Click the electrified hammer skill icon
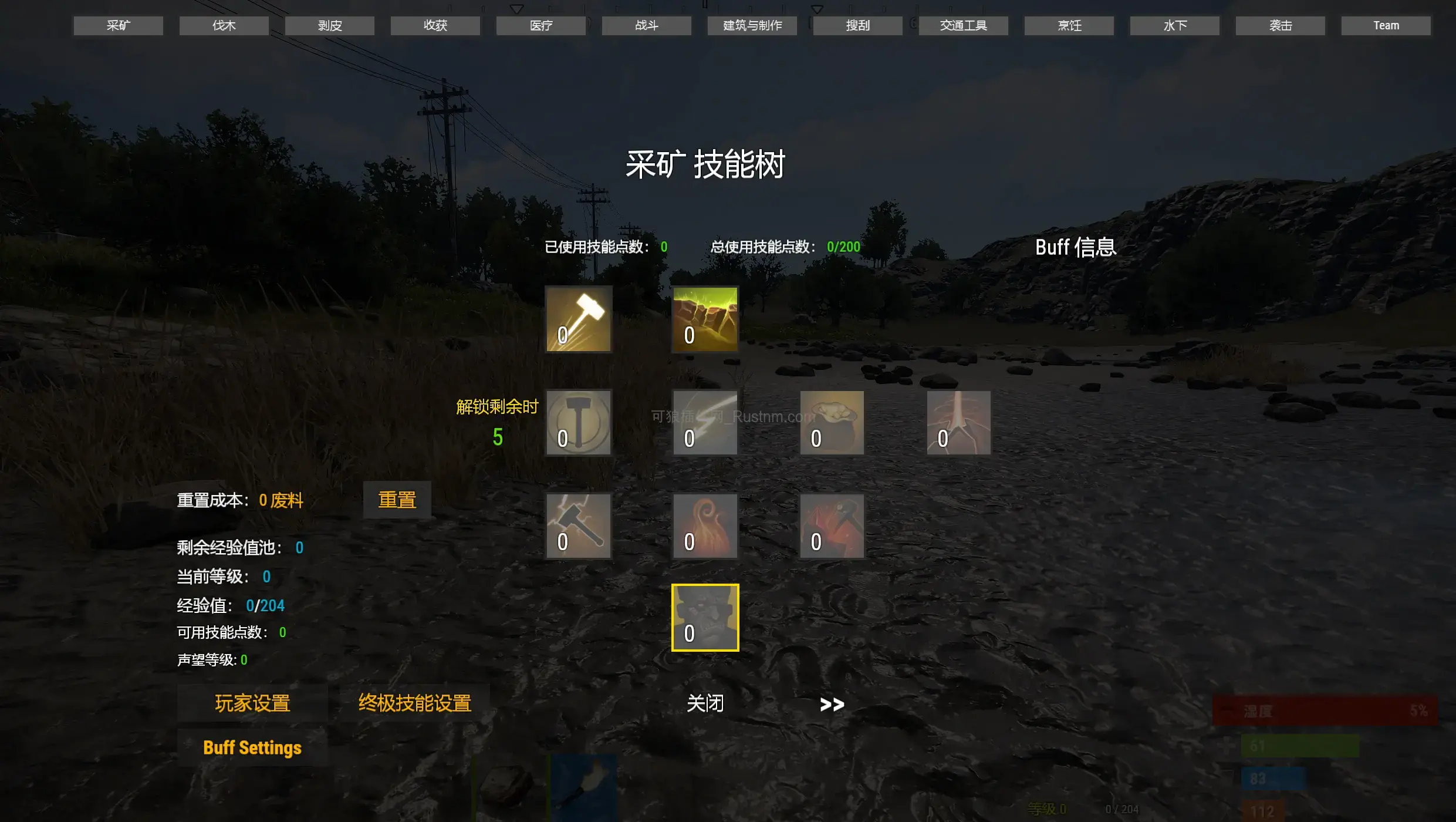 click(x=578, y=526)
